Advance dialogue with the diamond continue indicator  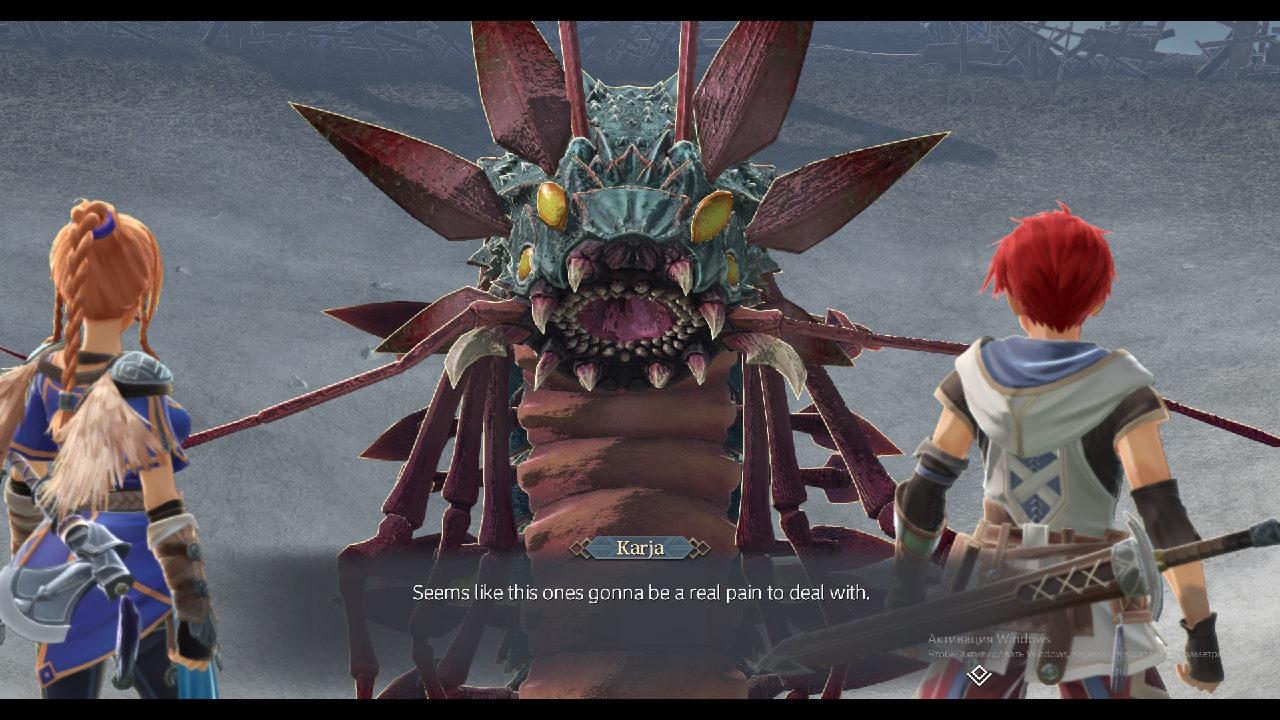tap(979, 675)
